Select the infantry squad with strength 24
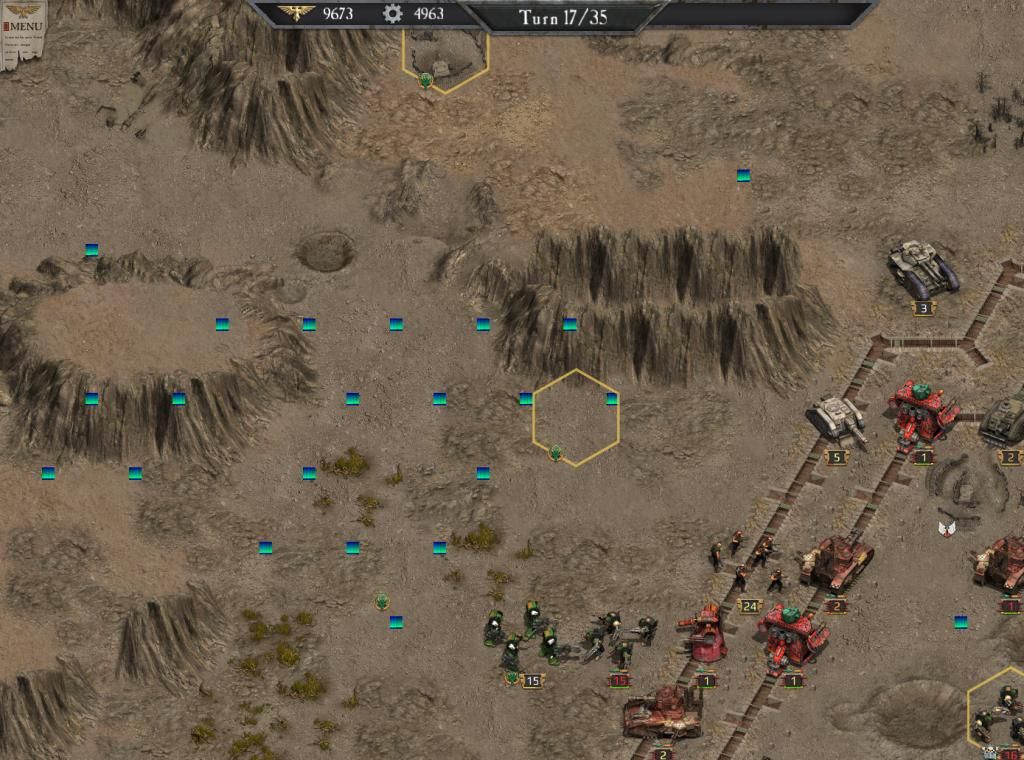The image size is (1024, 760). (x=745, y=565)
